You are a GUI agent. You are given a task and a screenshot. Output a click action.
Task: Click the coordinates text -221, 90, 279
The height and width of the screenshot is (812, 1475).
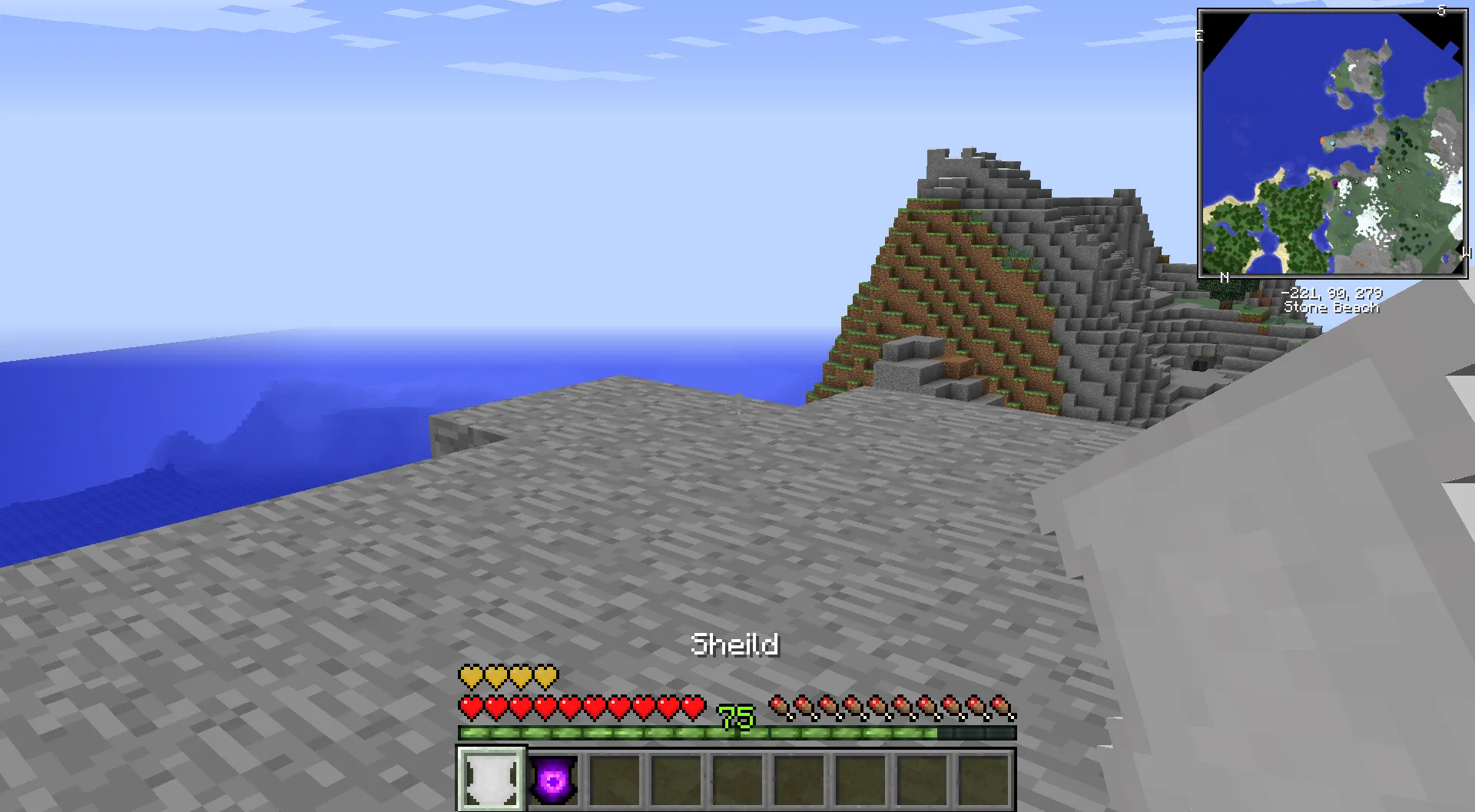(x=1334, y=293)
